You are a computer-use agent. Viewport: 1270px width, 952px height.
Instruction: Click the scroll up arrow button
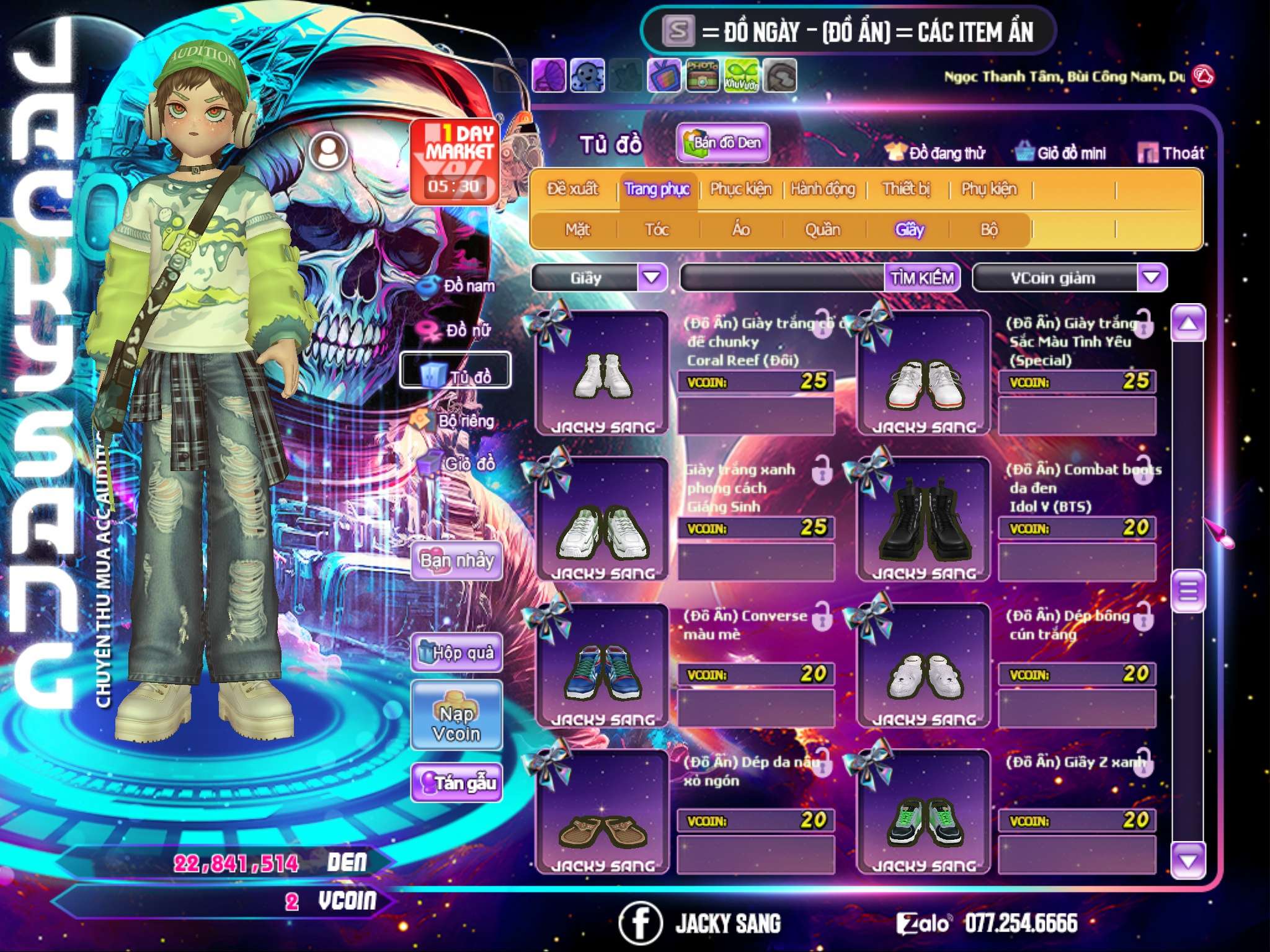click(x=1188, y=324)
